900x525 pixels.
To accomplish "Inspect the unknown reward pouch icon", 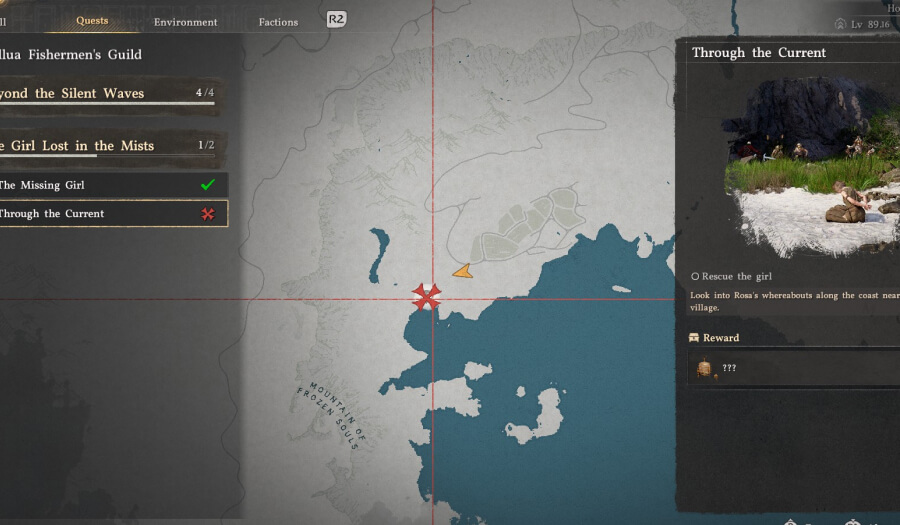I will tap(705, 369).
